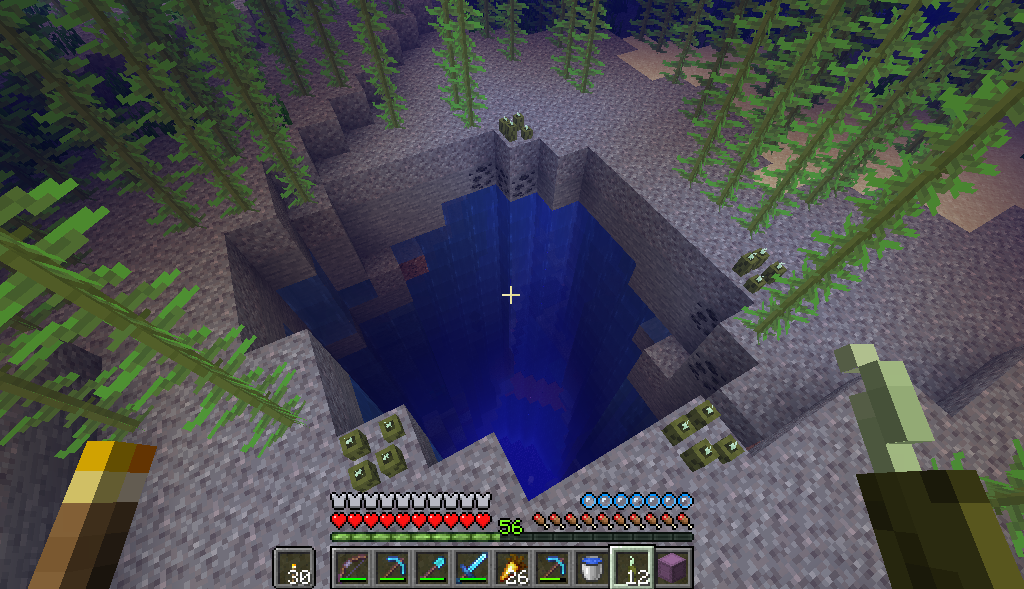This screenshot has height=589, width=1024.
Task: Select the diamond shovel slot
Action: pos(431,568)
